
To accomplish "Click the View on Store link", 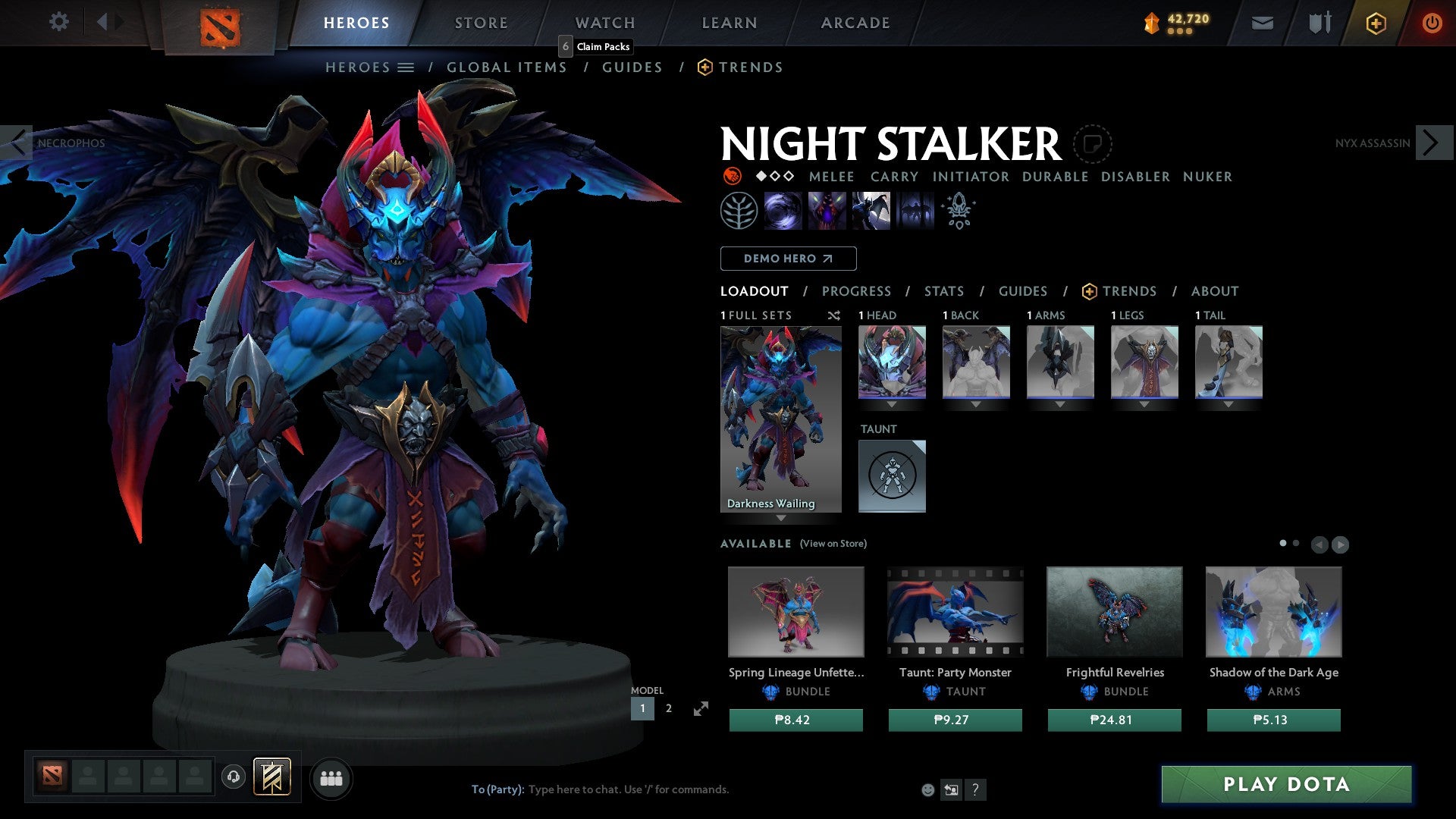I will 833,544.
